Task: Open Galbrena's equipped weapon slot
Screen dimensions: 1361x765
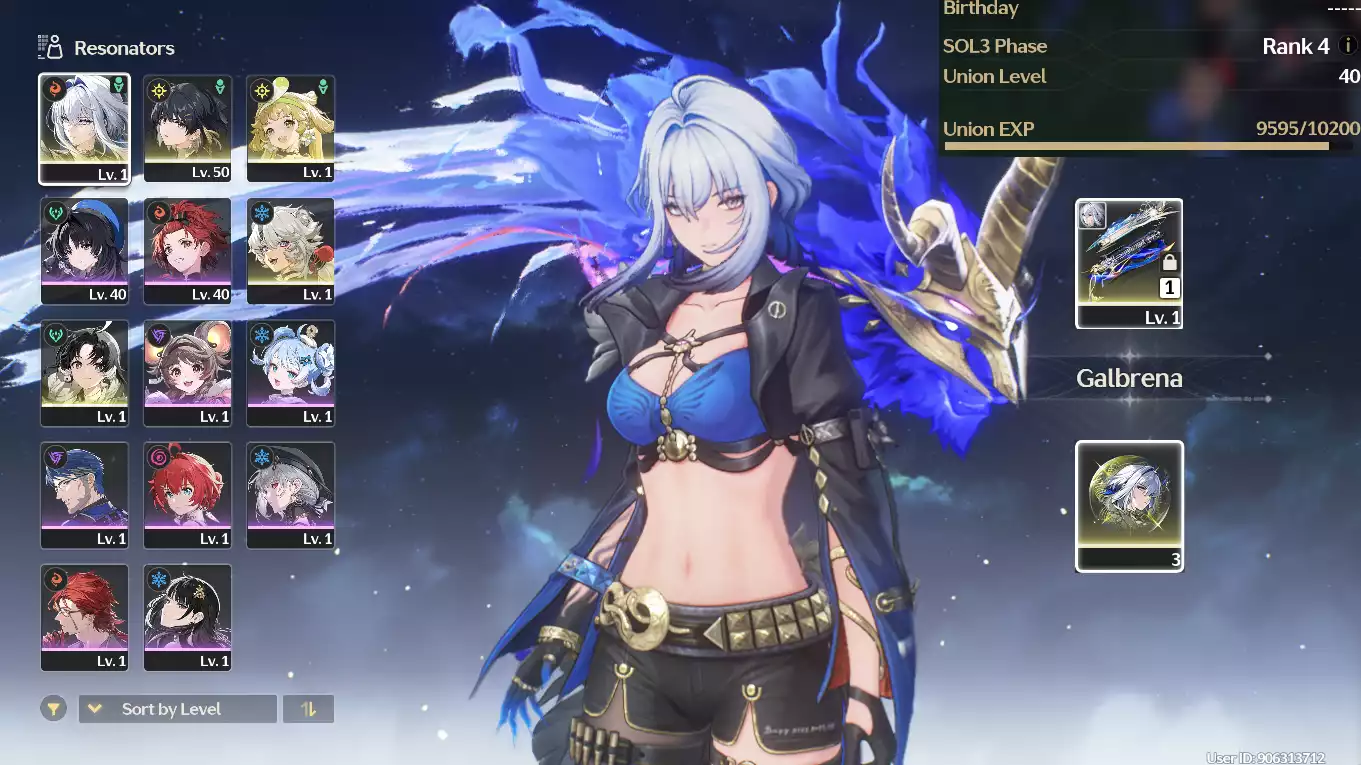Action: pyautogui.click(x=1129, y=262)
